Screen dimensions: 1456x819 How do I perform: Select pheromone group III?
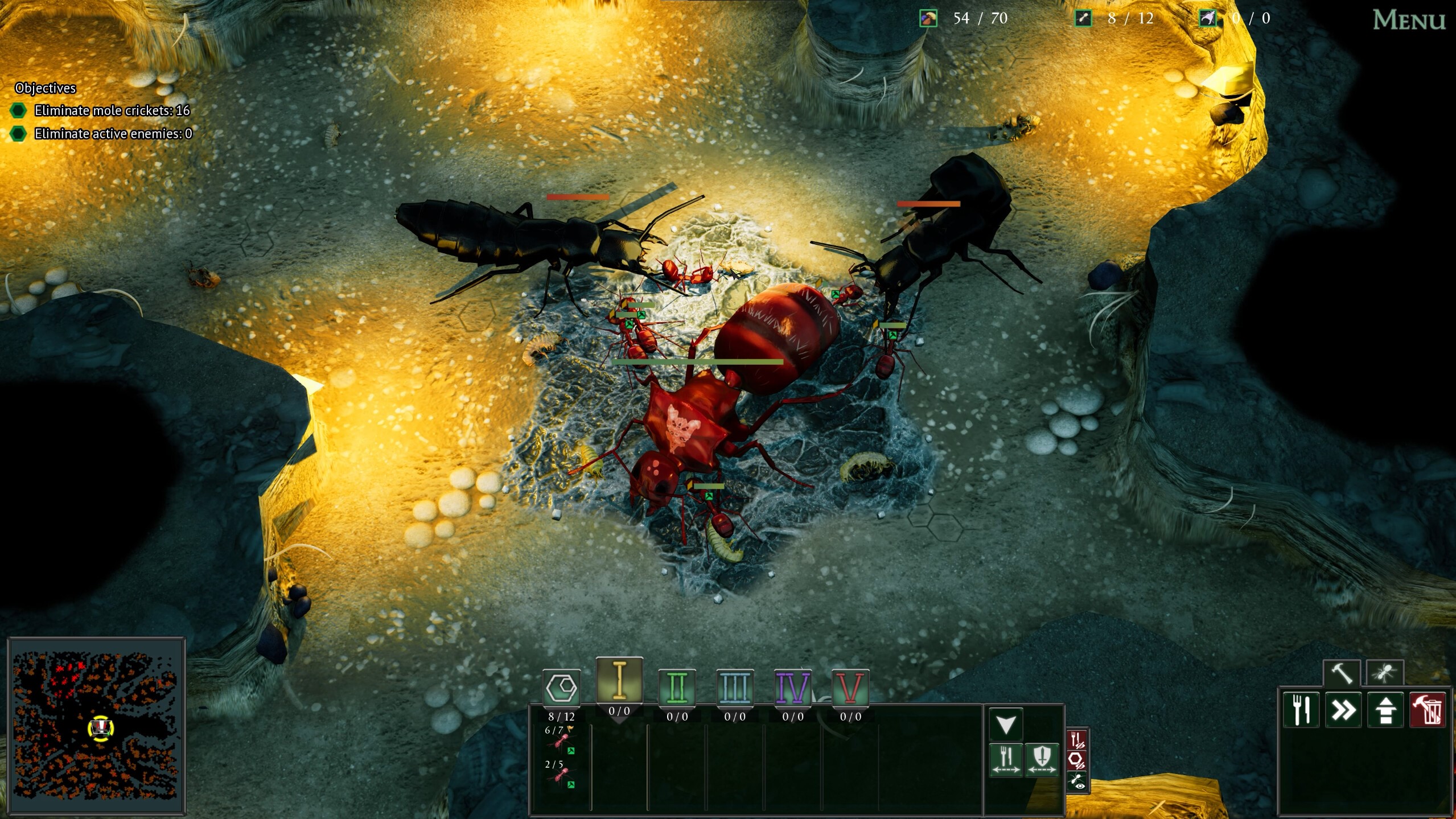point(735,688)
